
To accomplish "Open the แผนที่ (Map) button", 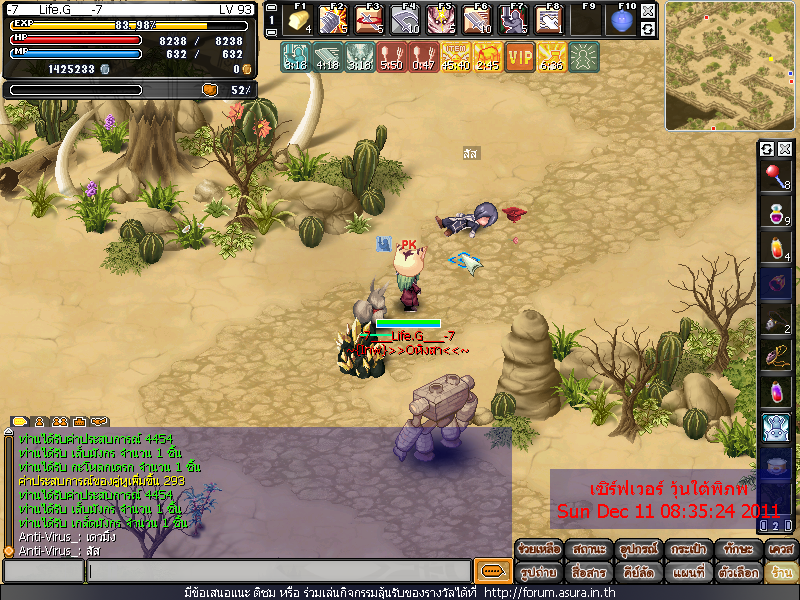I will [x=688, y=573].
